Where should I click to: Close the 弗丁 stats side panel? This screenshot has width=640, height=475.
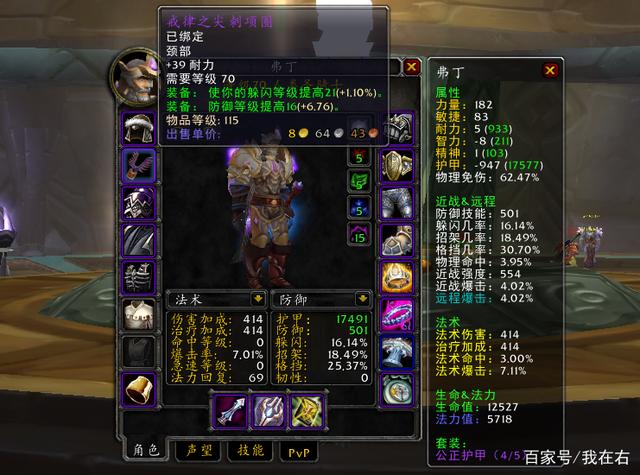[549, 71]
